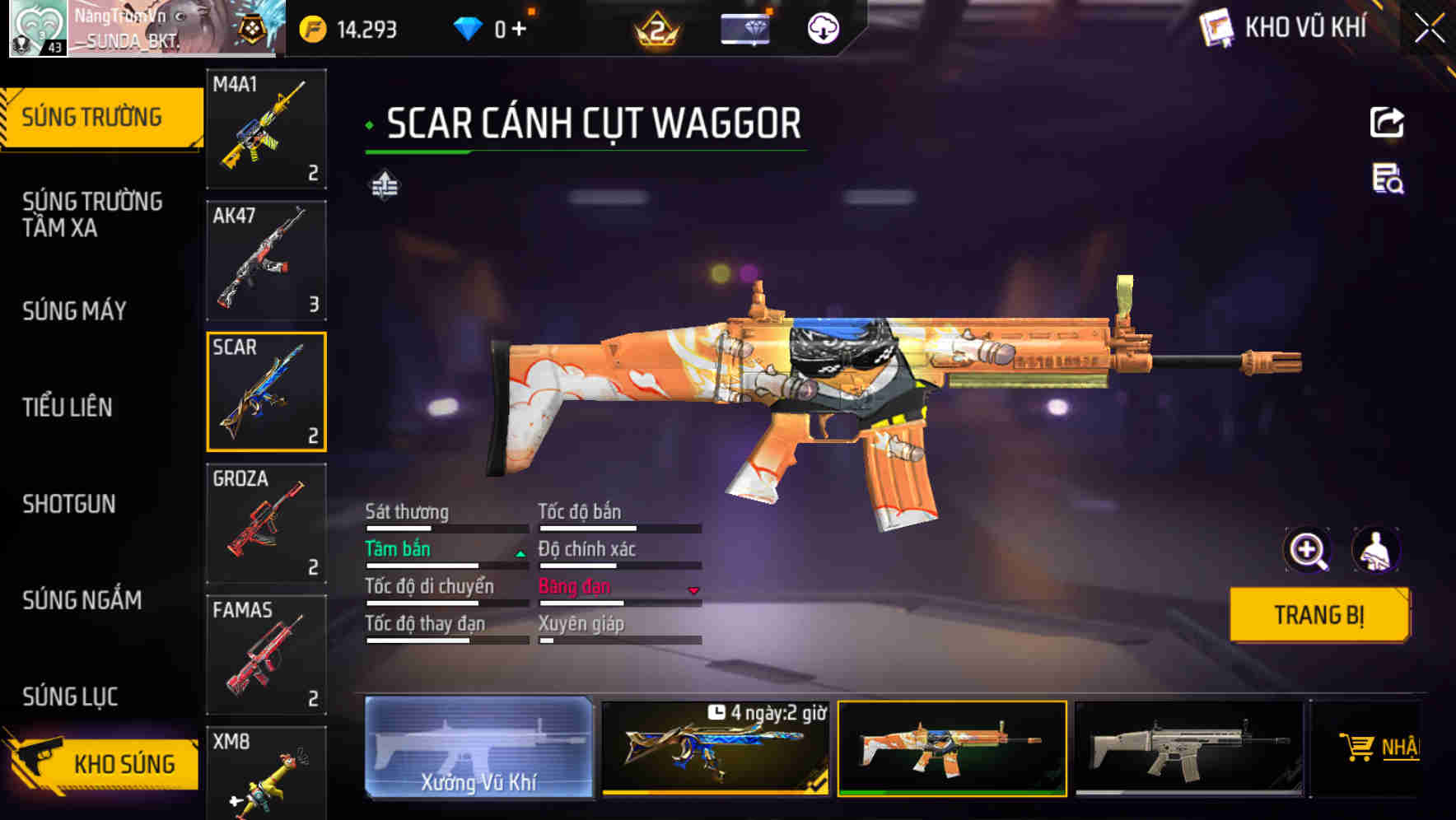
Task: Click the share arrow icon
Action: 1387,123
